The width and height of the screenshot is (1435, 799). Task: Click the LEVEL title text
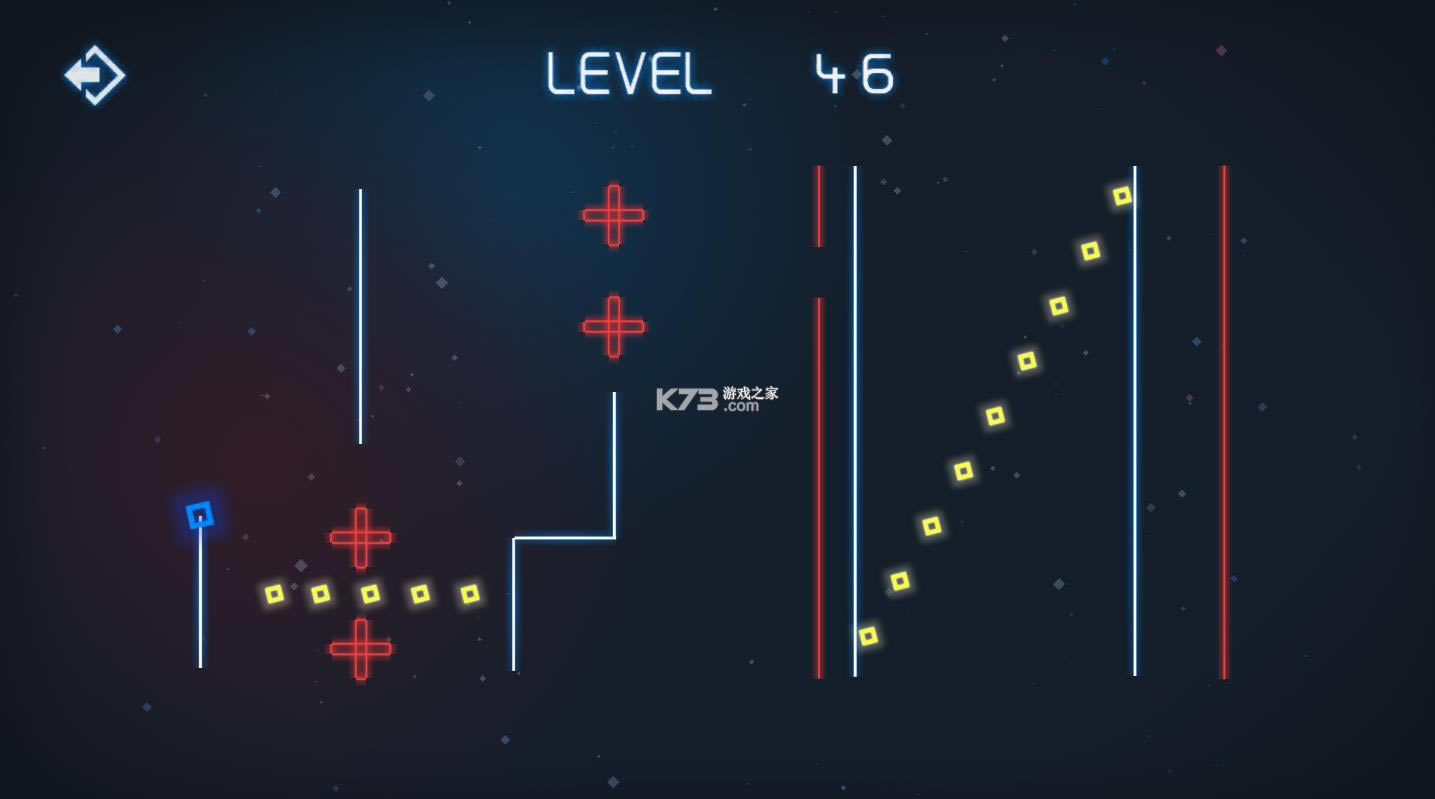click(x=629, y=73)
